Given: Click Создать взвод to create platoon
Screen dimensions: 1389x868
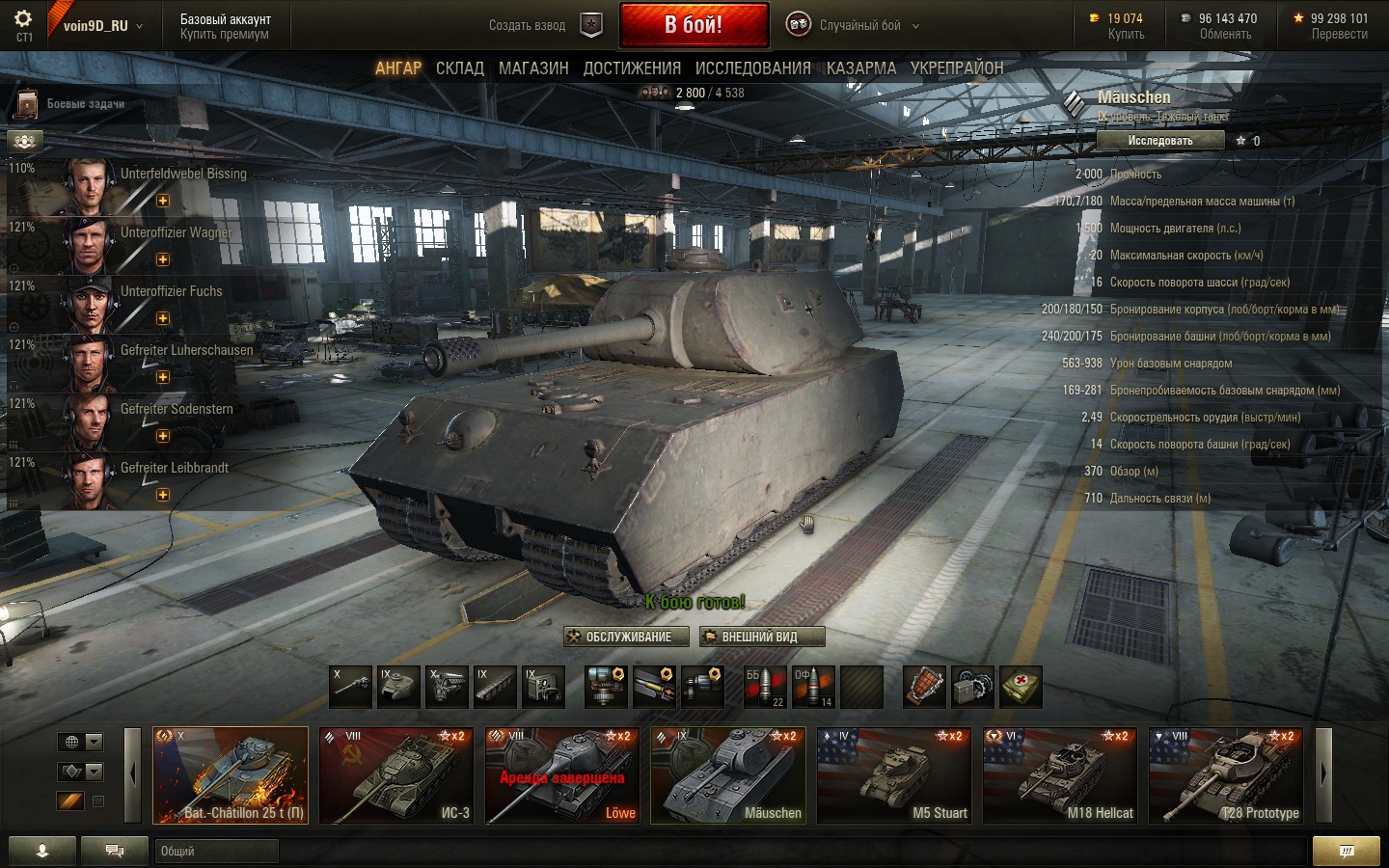Looking at the screenshot, I should (527, 26).
